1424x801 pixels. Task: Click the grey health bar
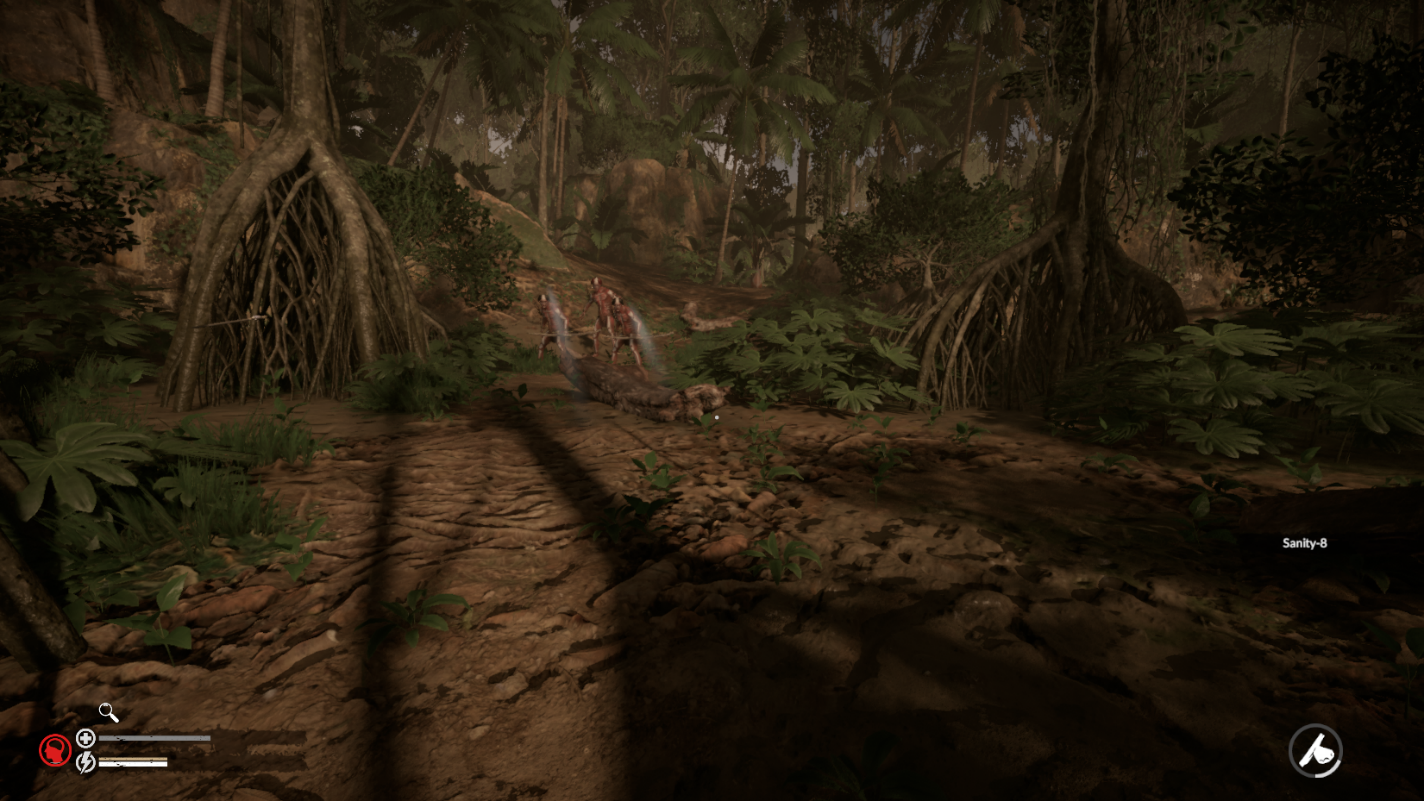pos(155,737)
